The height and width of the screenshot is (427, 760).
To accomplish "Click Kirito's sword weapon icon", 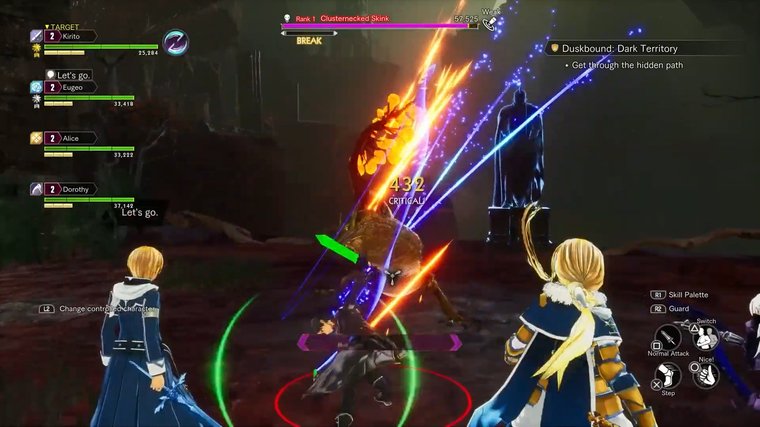I will click(x=36, y=36).
